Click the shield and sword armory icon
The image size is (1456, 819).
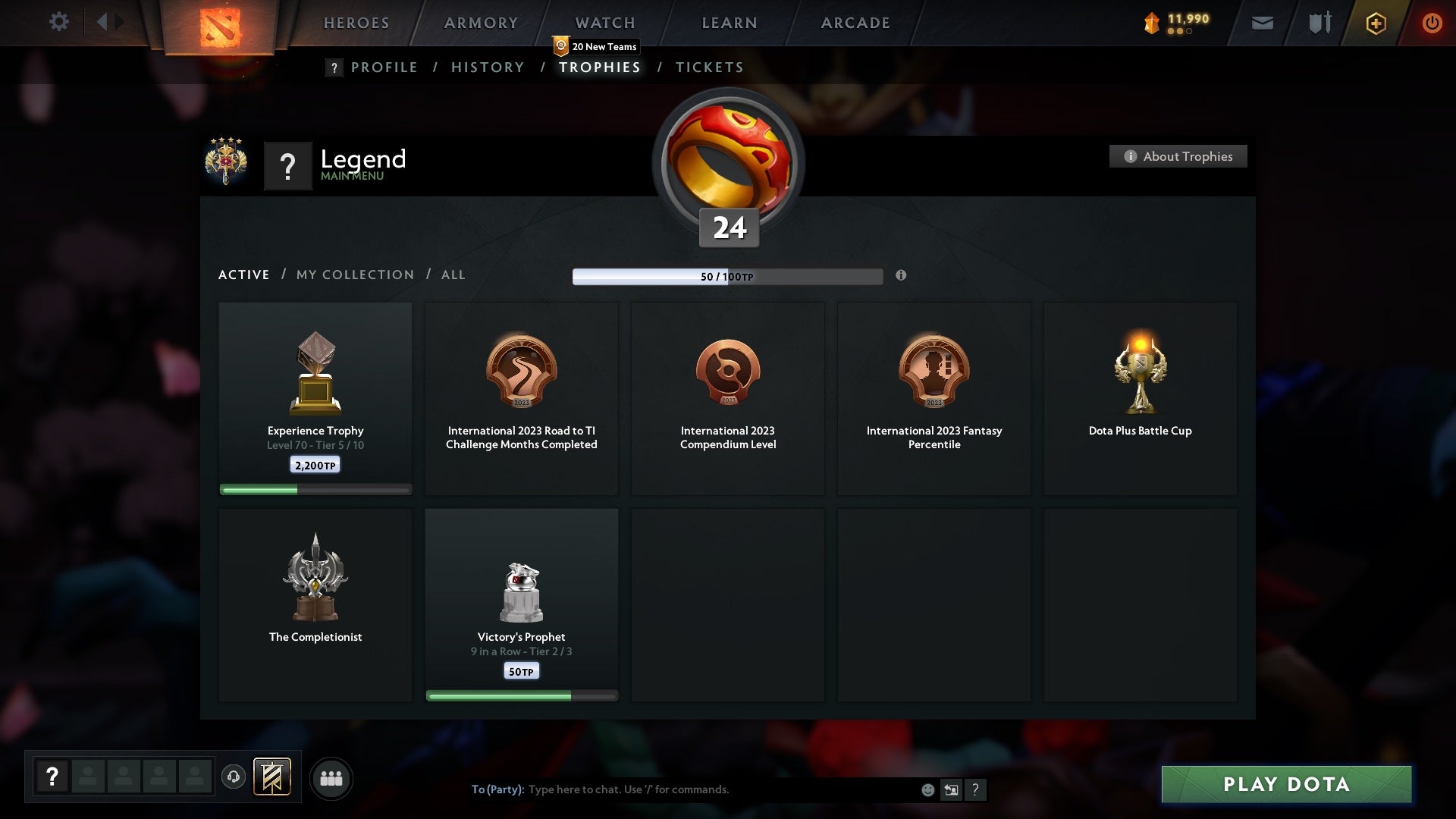tap(1319, 23)
